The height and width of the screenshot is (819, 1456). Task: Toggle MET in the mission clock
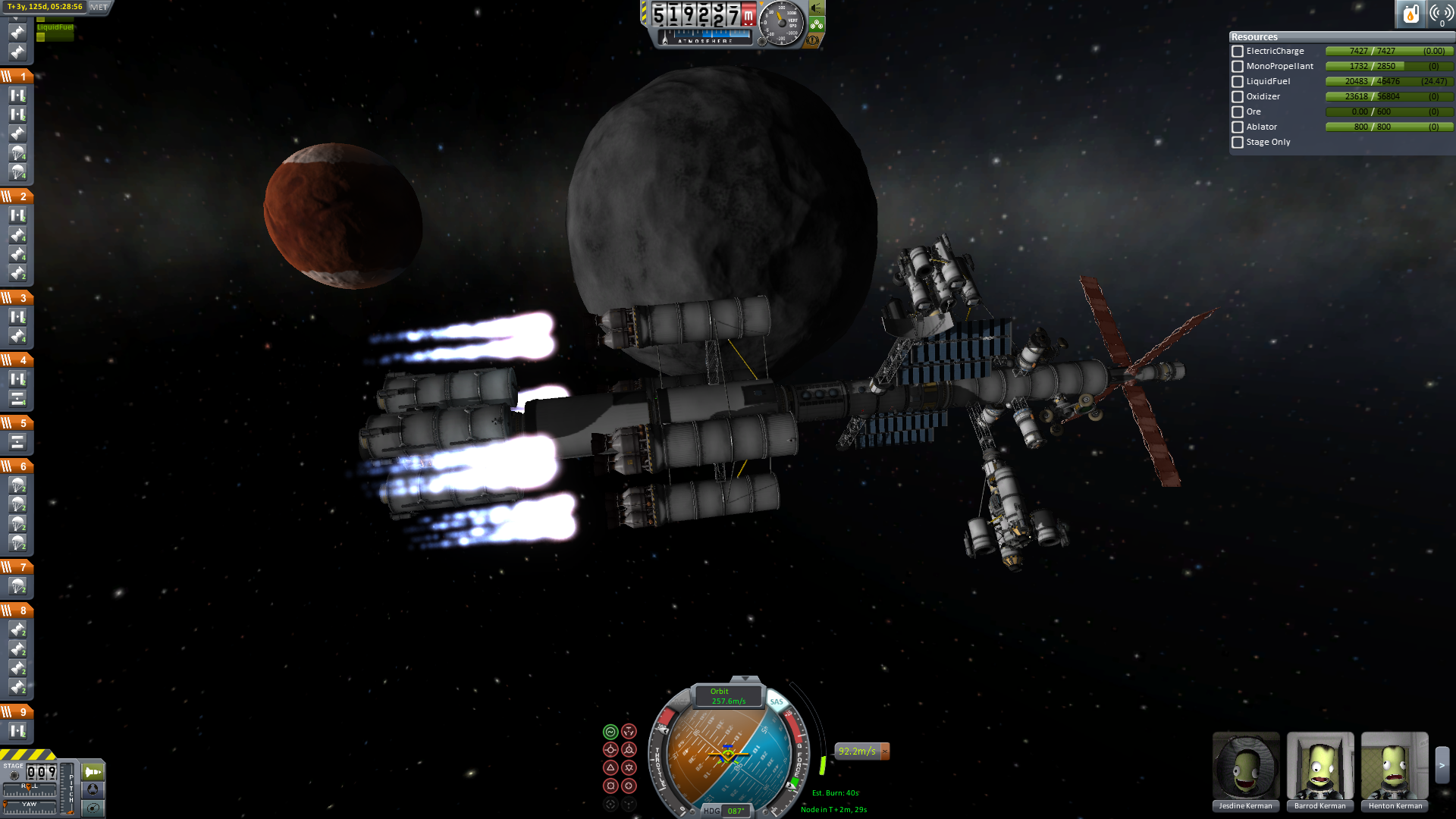(99, 7)
